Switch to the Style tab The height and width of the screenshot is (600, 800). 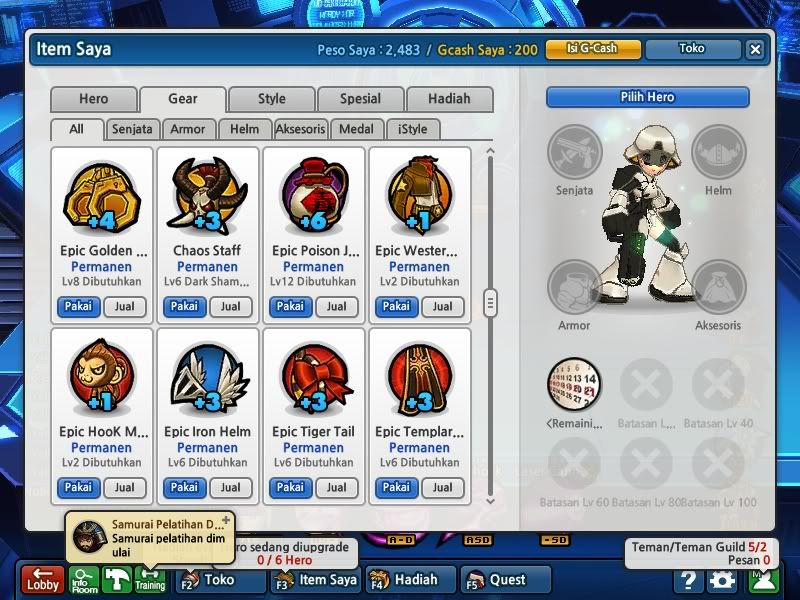tap(271, 99)
